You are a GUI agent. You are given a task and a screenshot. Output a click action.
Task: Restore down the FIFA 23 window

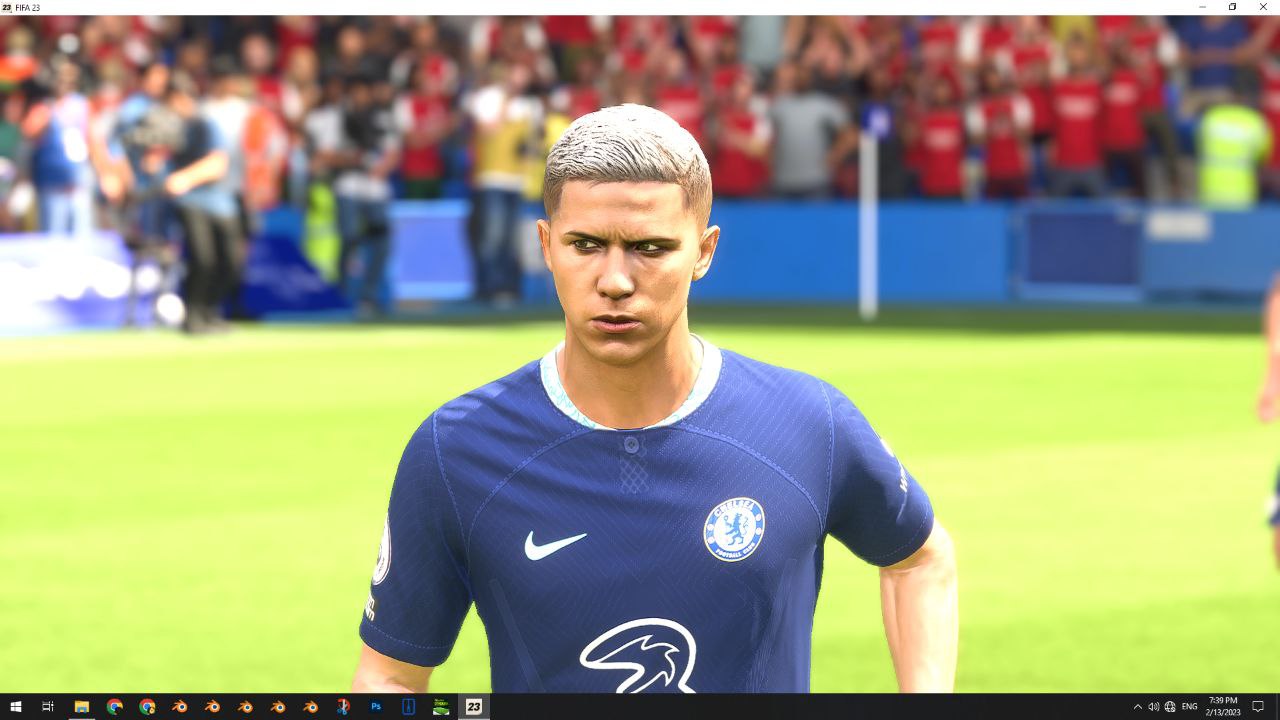pyautogui.click(x=1231, y=8)
